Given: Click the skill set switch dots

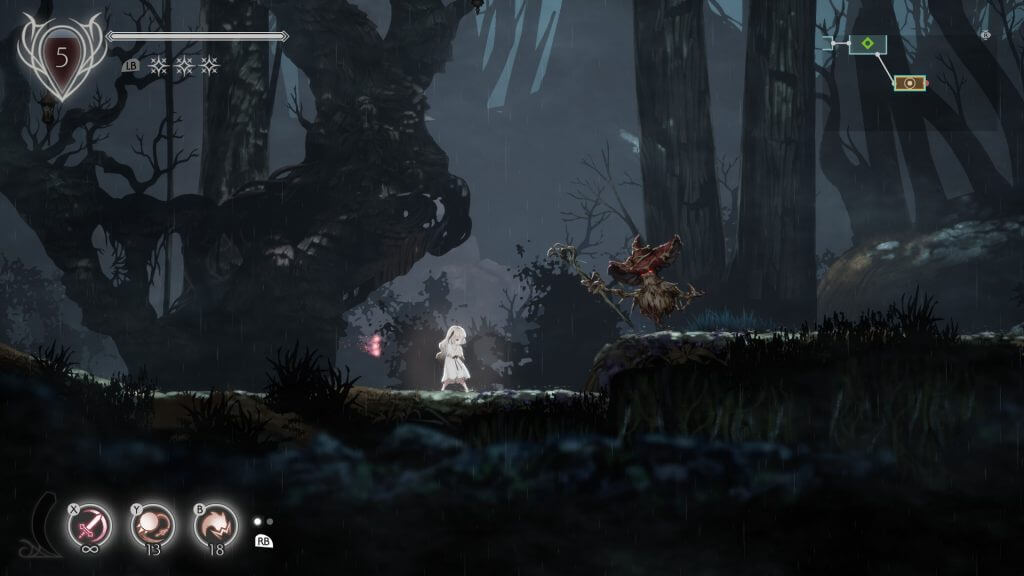Looking at the screenshot, I should click(262, 521).
